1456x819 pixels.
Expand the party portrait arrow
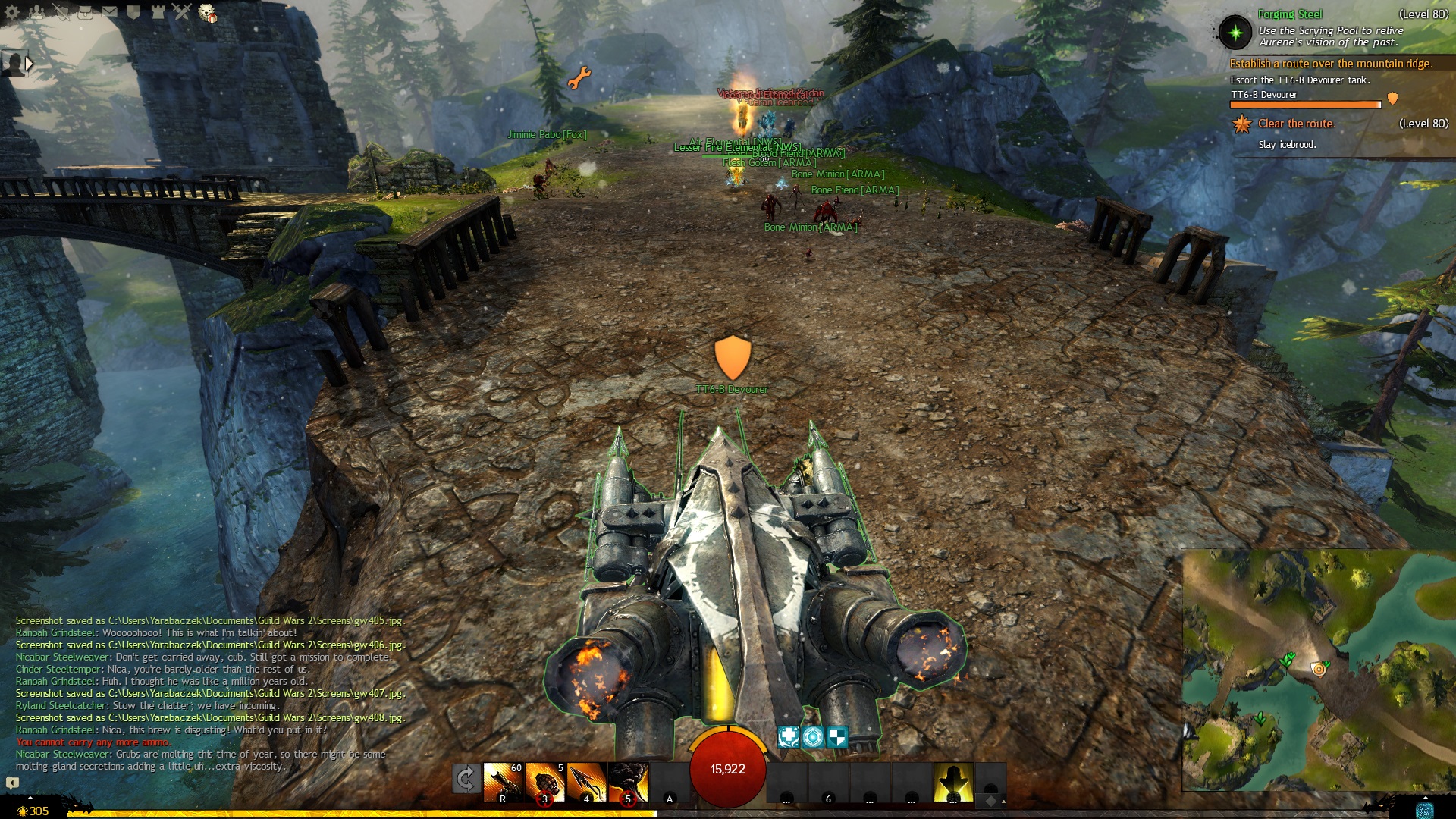click(x=30, y=64)
